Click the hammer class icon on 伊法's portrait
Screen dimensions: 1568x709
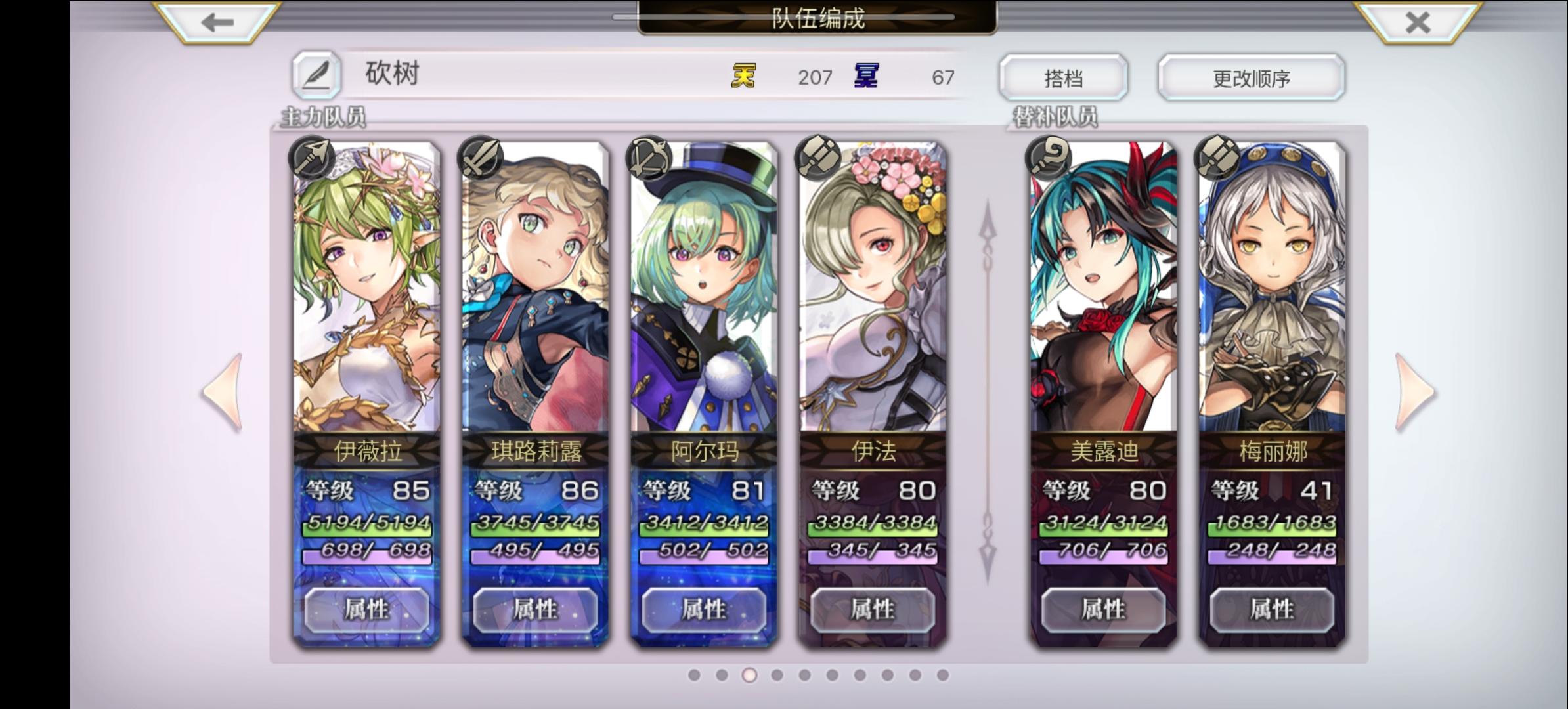[816, 158]
